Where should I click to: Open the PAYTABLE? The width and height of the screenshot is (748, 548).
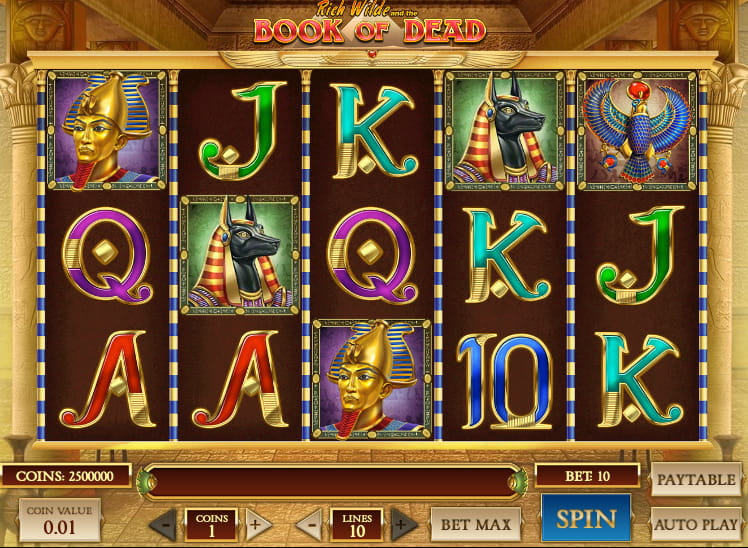[697, 479]
